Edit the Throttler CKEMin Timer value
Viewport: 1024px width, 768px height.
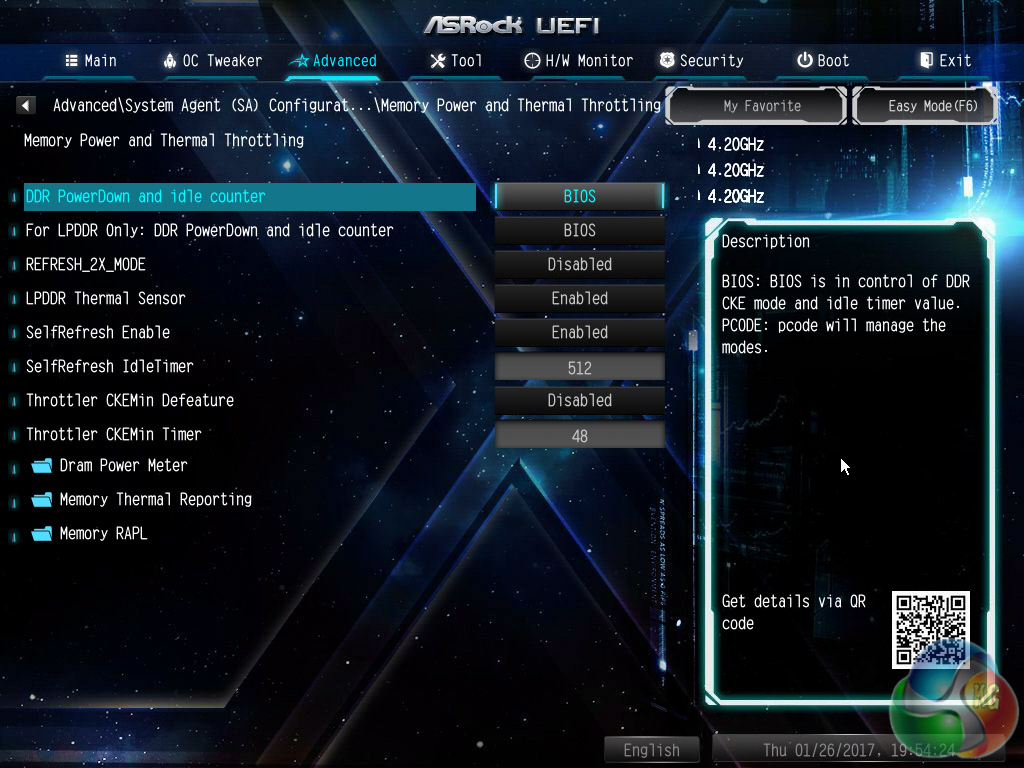pyautogui.click(x=580, y=436)
